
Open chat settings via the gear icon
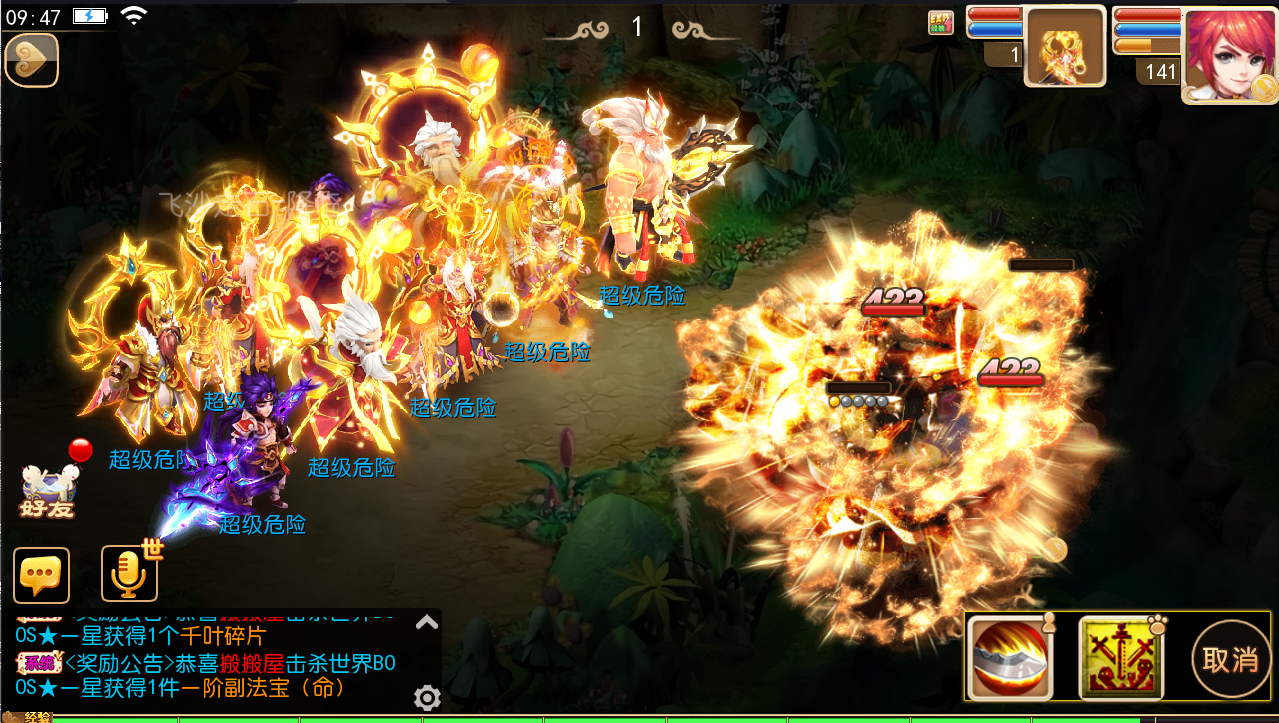(x=427, y=697)
